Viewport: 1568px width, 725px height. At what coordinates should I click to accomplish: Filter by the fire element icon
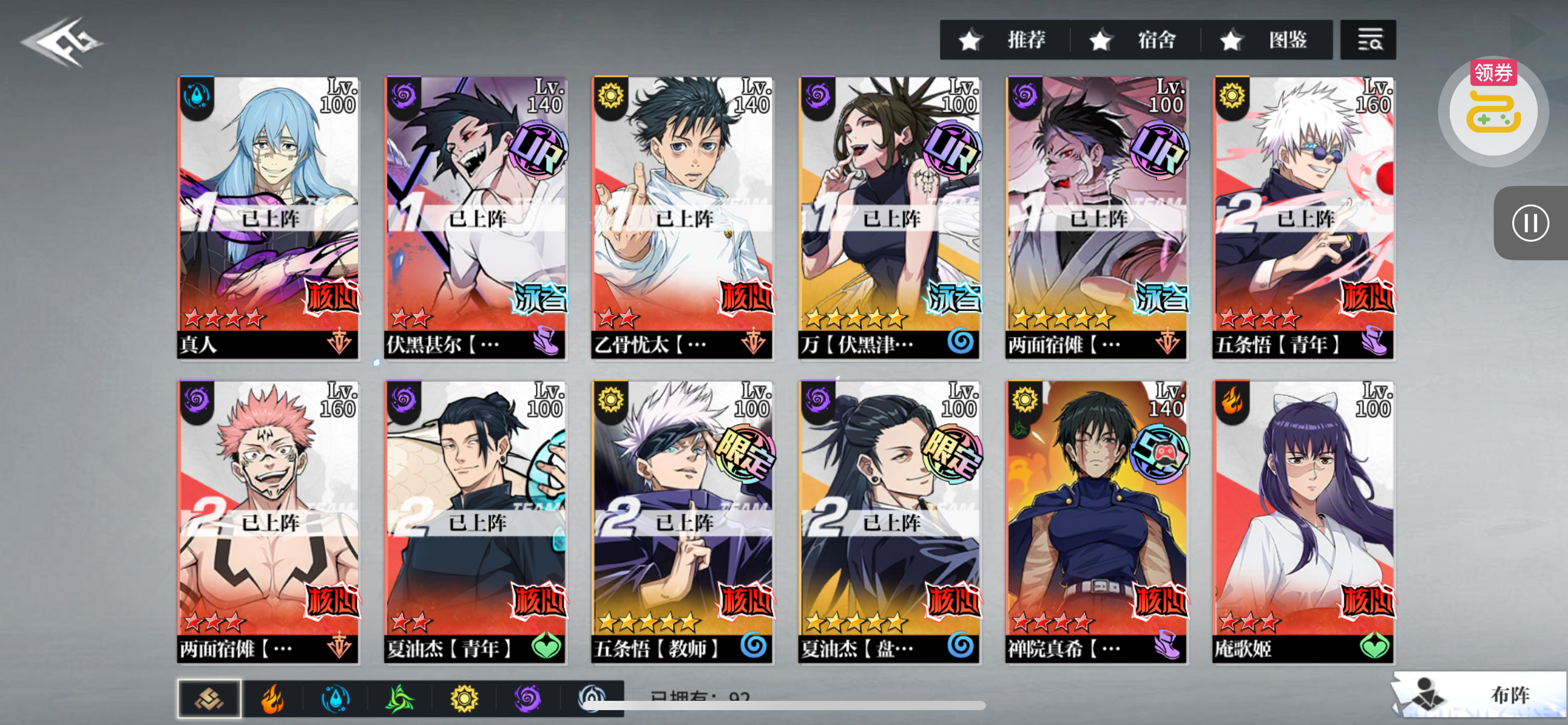(x=272, y=699)
